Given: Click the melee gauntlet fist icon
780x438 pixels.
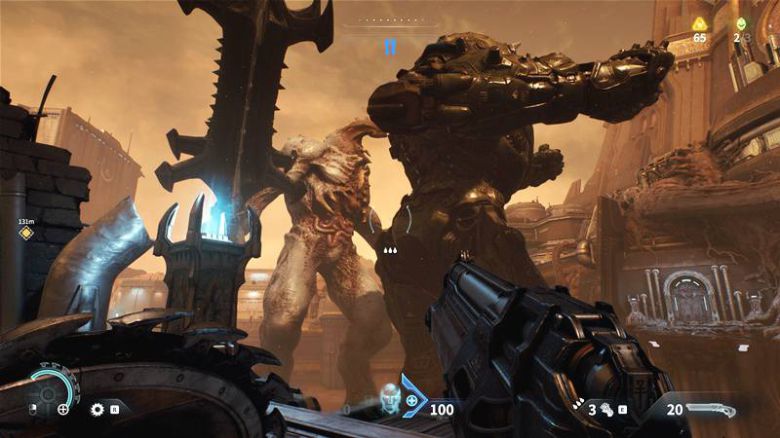Looking at the screenshot, I should (606, 409).
